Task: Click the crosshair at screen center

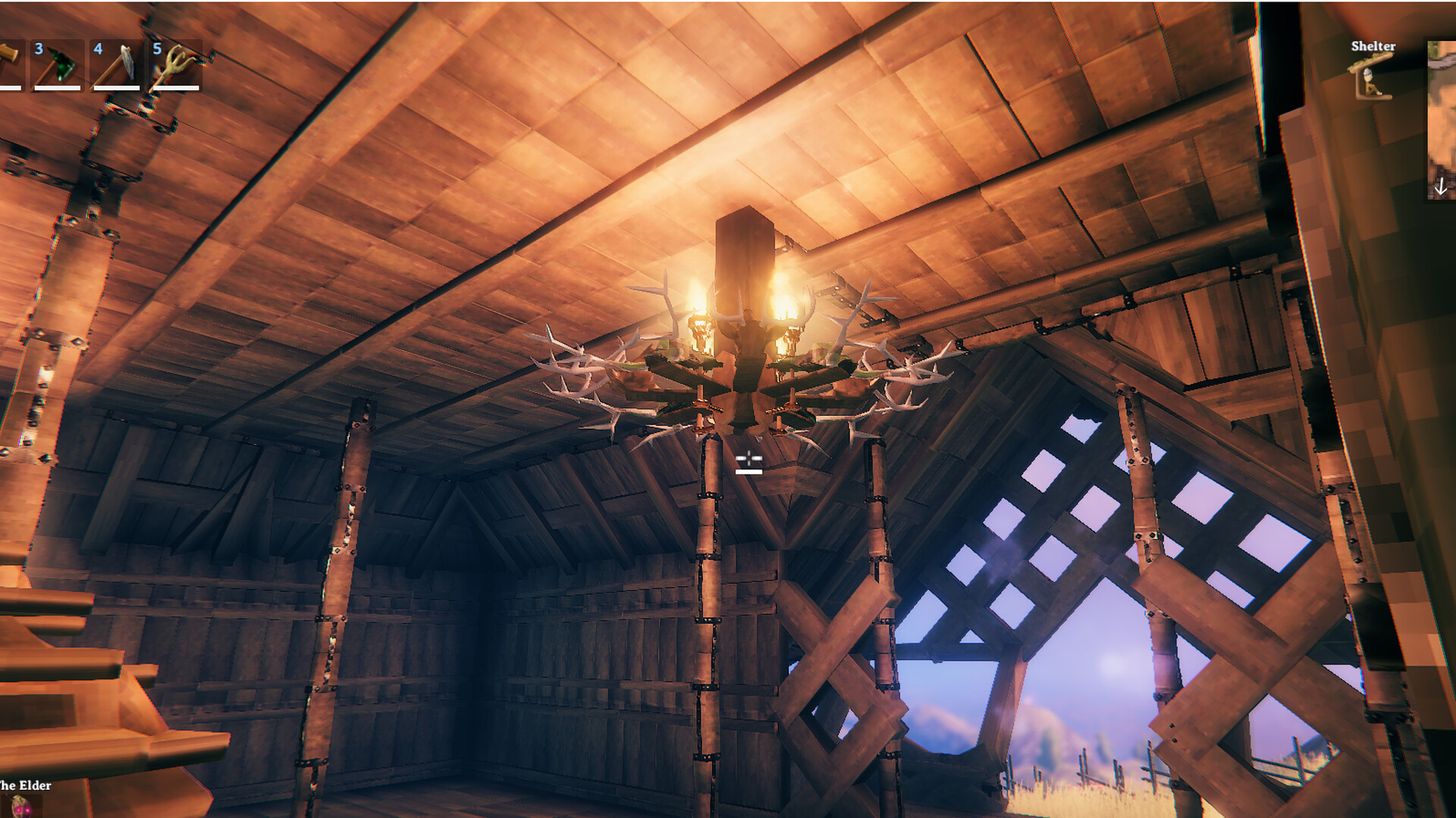Action: pyautogui.click(x=749, y=457)
